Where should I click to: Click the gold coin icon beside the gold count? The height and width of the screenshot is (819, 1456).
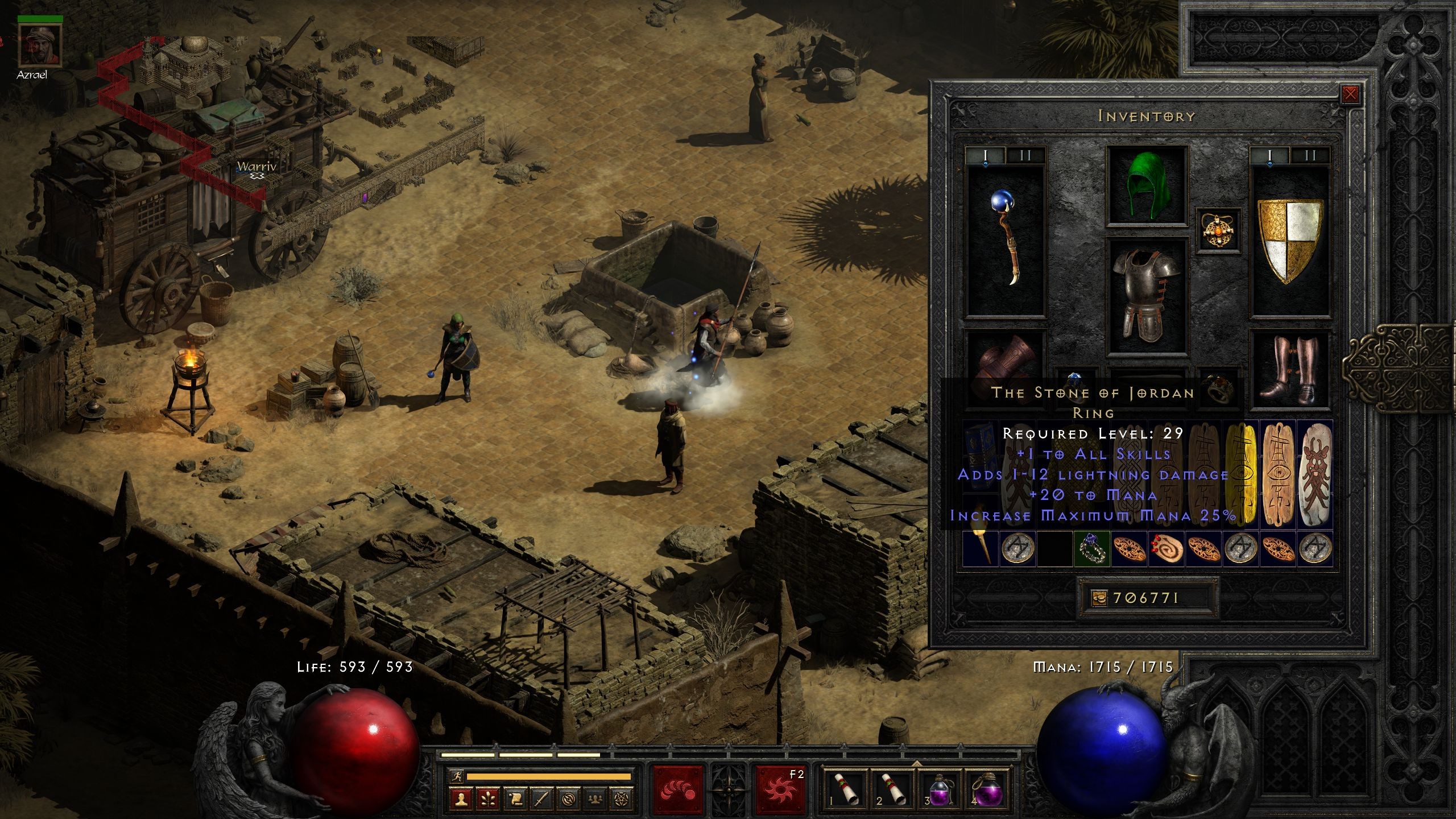click(1099, 599)
